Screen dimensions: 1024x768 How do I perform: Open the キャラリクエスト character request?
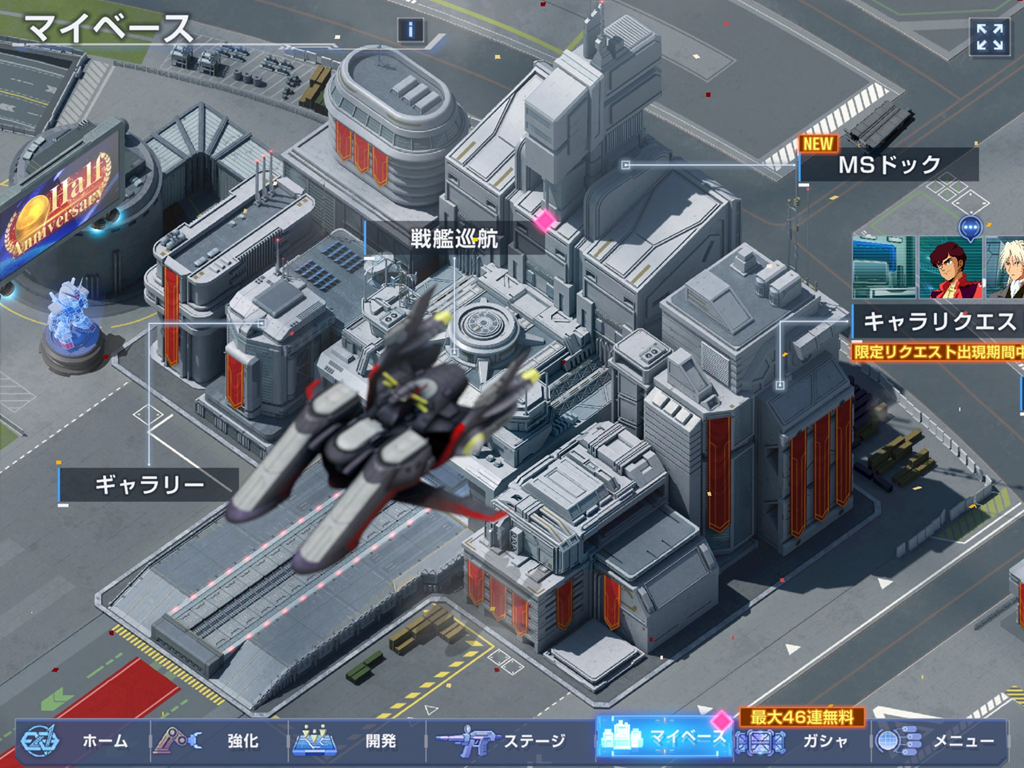[x=938, y=321]
